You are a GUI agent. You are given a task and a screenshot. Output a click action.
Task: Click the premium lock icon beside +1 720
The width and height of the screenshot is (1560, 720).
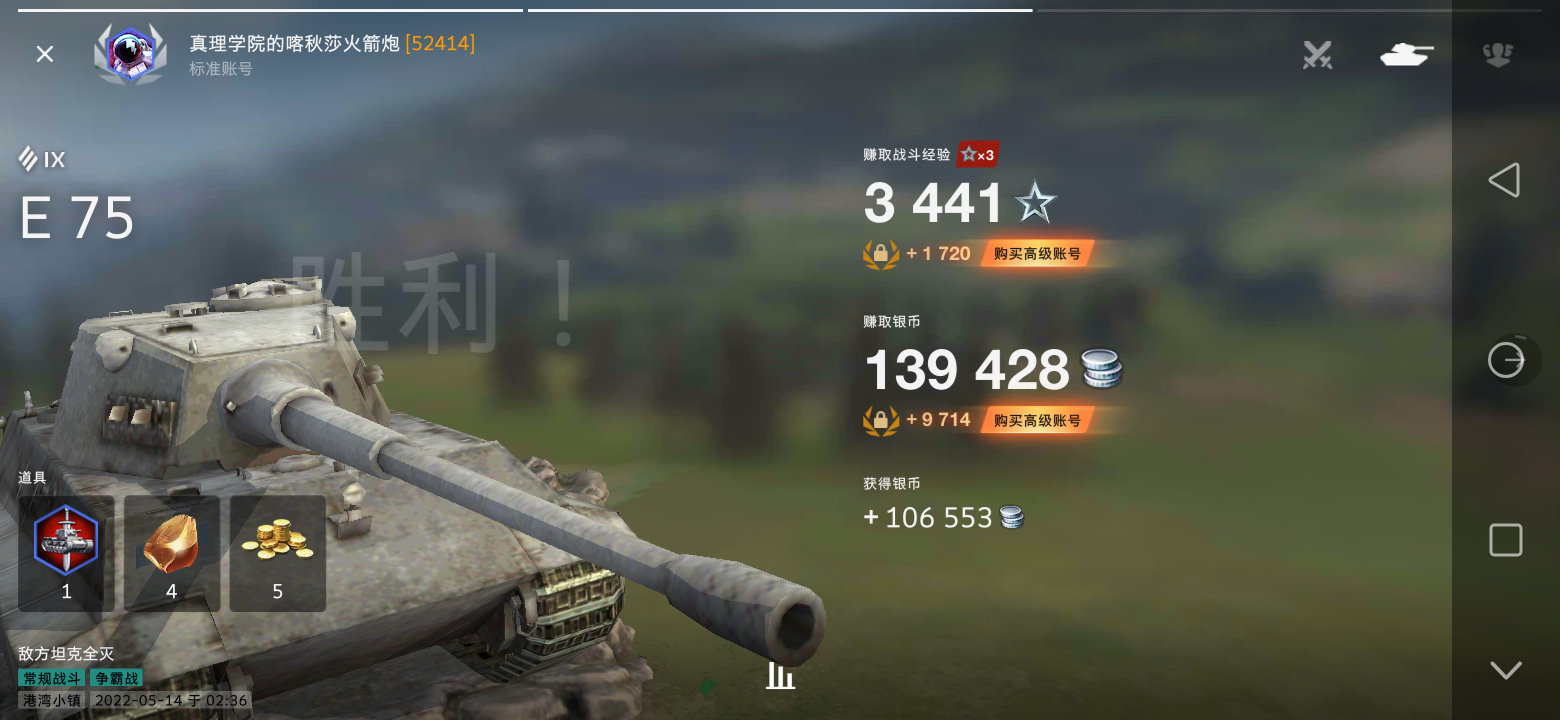(880, 253)
